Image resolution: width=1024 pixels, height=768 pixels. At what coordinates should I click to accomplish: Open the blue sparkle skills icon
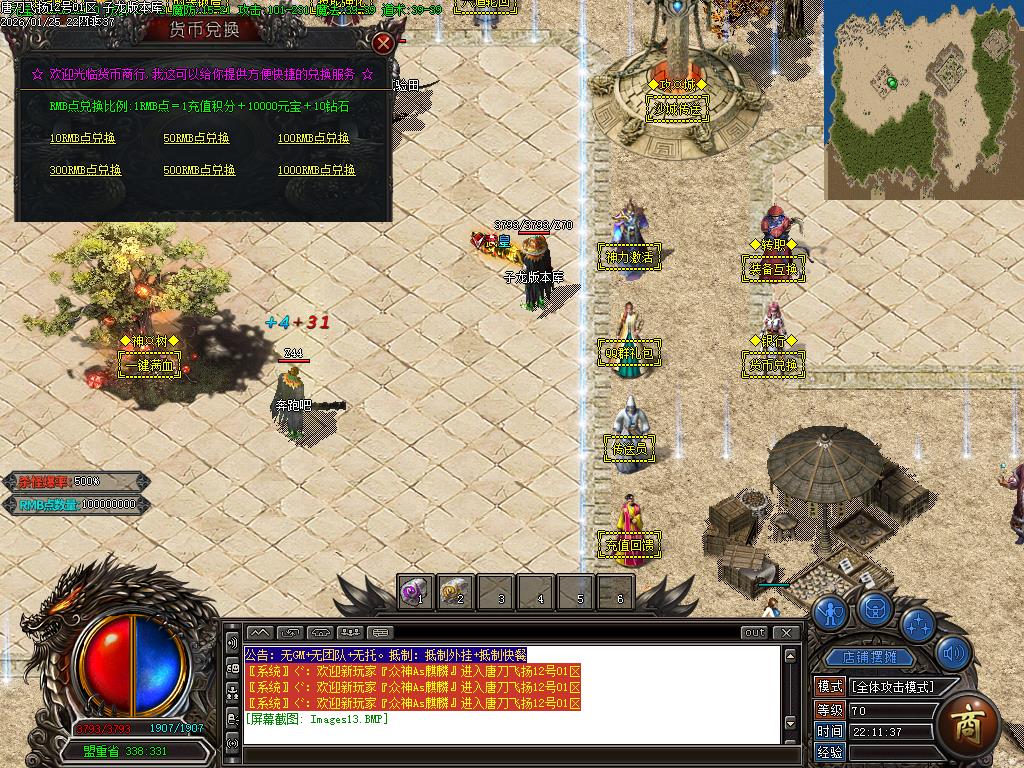[x=918, y=624]
